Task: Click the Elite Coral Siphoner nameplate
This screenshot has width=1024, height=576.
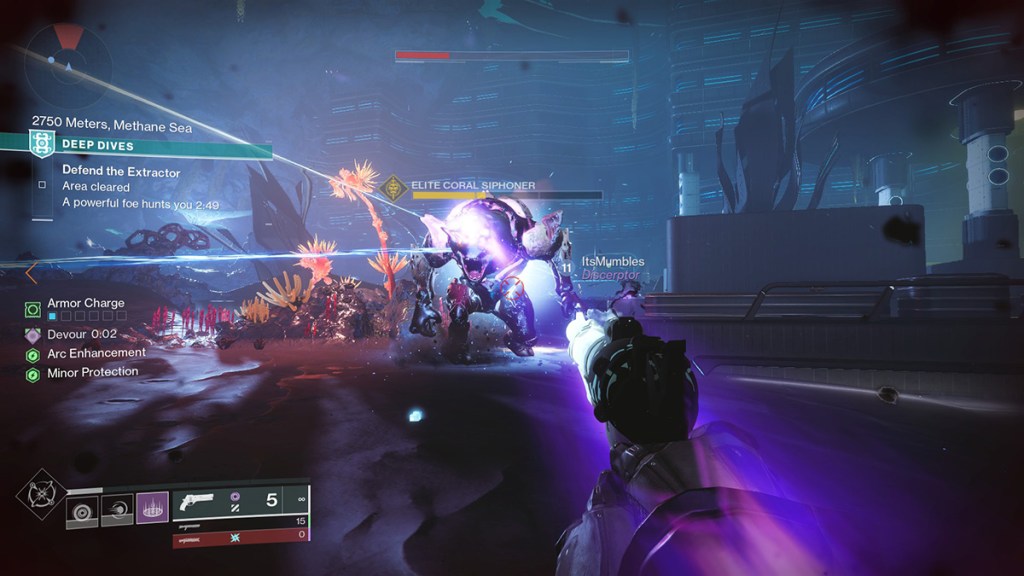Action: coord(473,185)
